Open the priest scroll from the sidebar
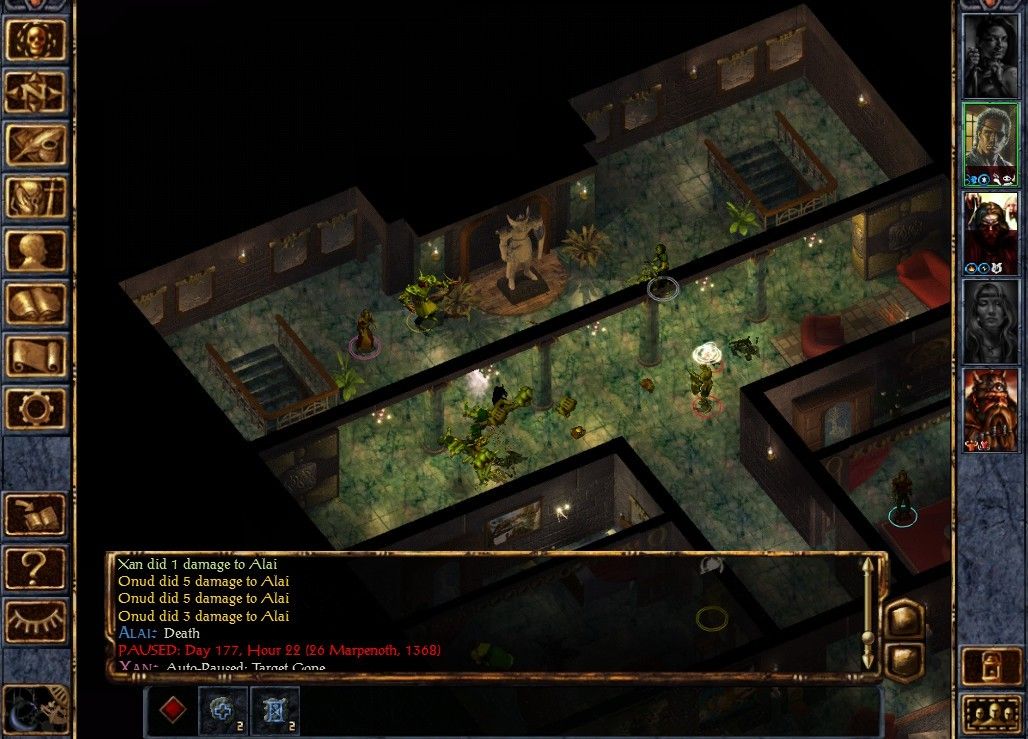Viewport: 1028px width, 739px height. pyautogui.click(x=36, y=357)
